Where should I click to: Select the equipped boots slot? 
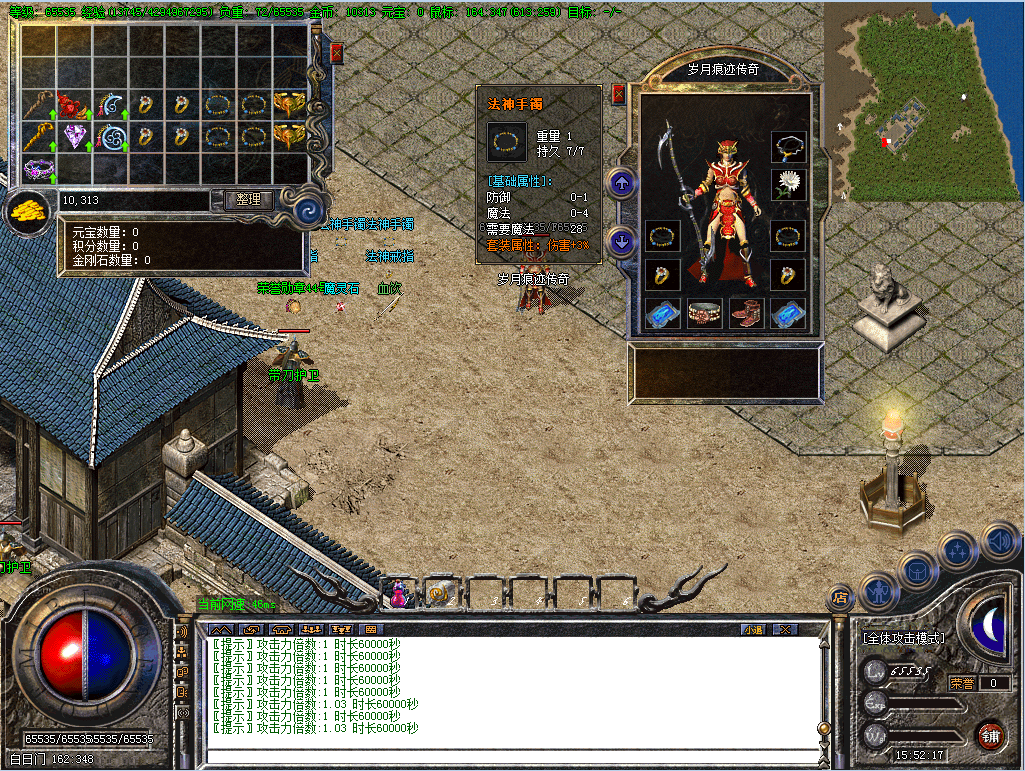746,313
